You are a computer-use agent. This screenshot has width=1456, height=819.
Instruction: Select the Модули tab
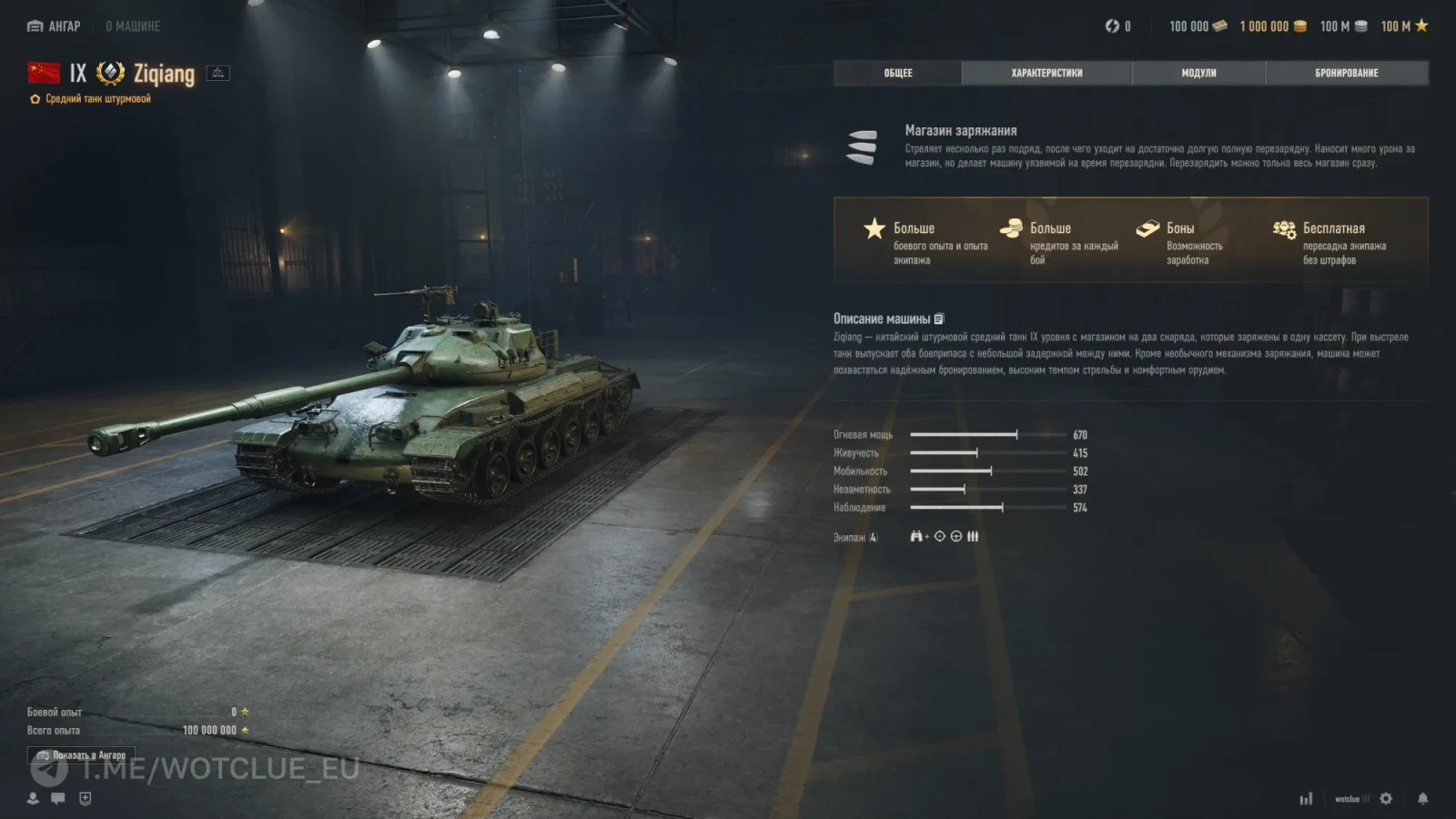[x=1198, y=73]
